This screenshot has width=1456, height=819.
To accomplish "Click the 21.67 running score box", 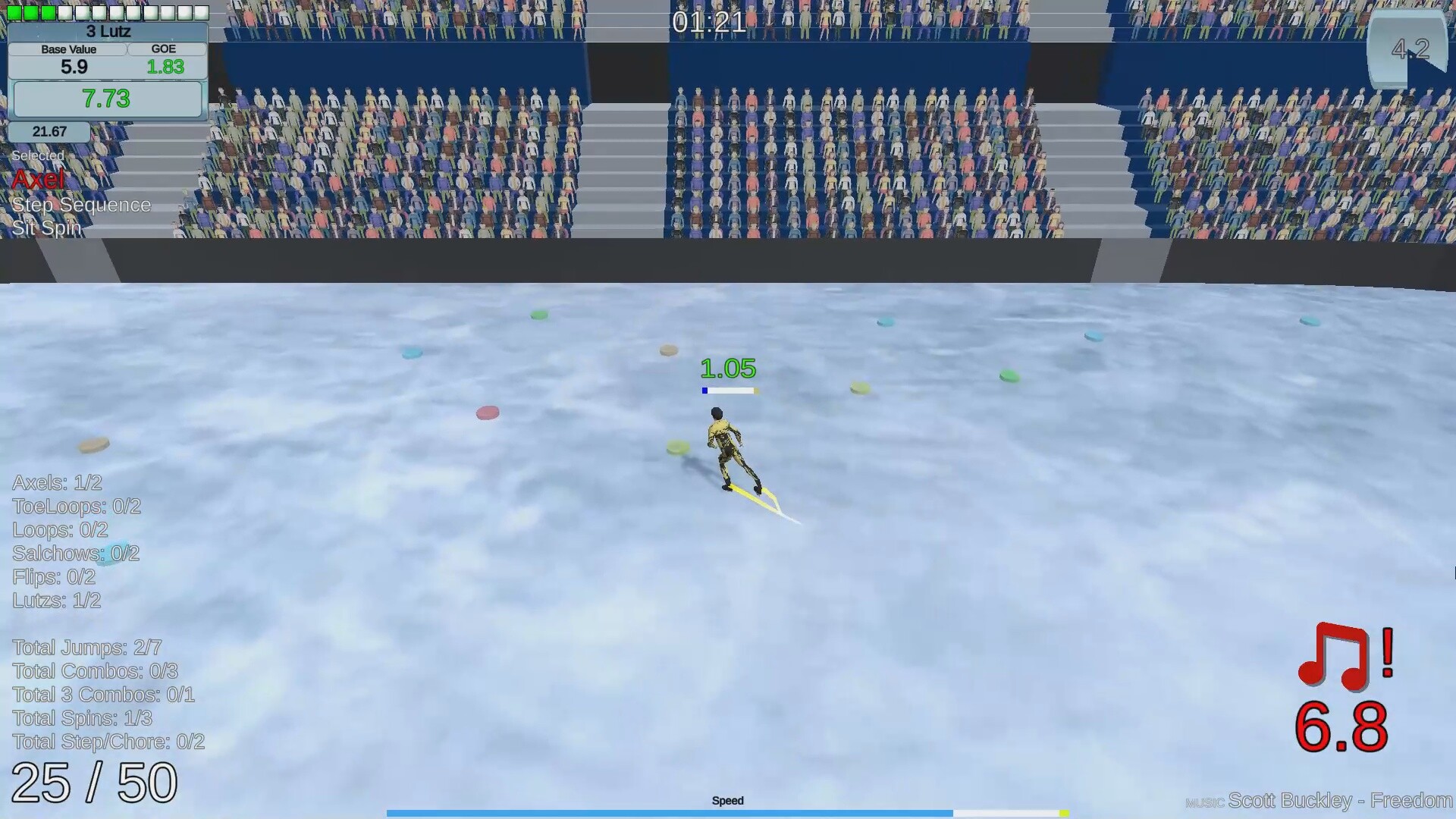I will click(49, 131).
